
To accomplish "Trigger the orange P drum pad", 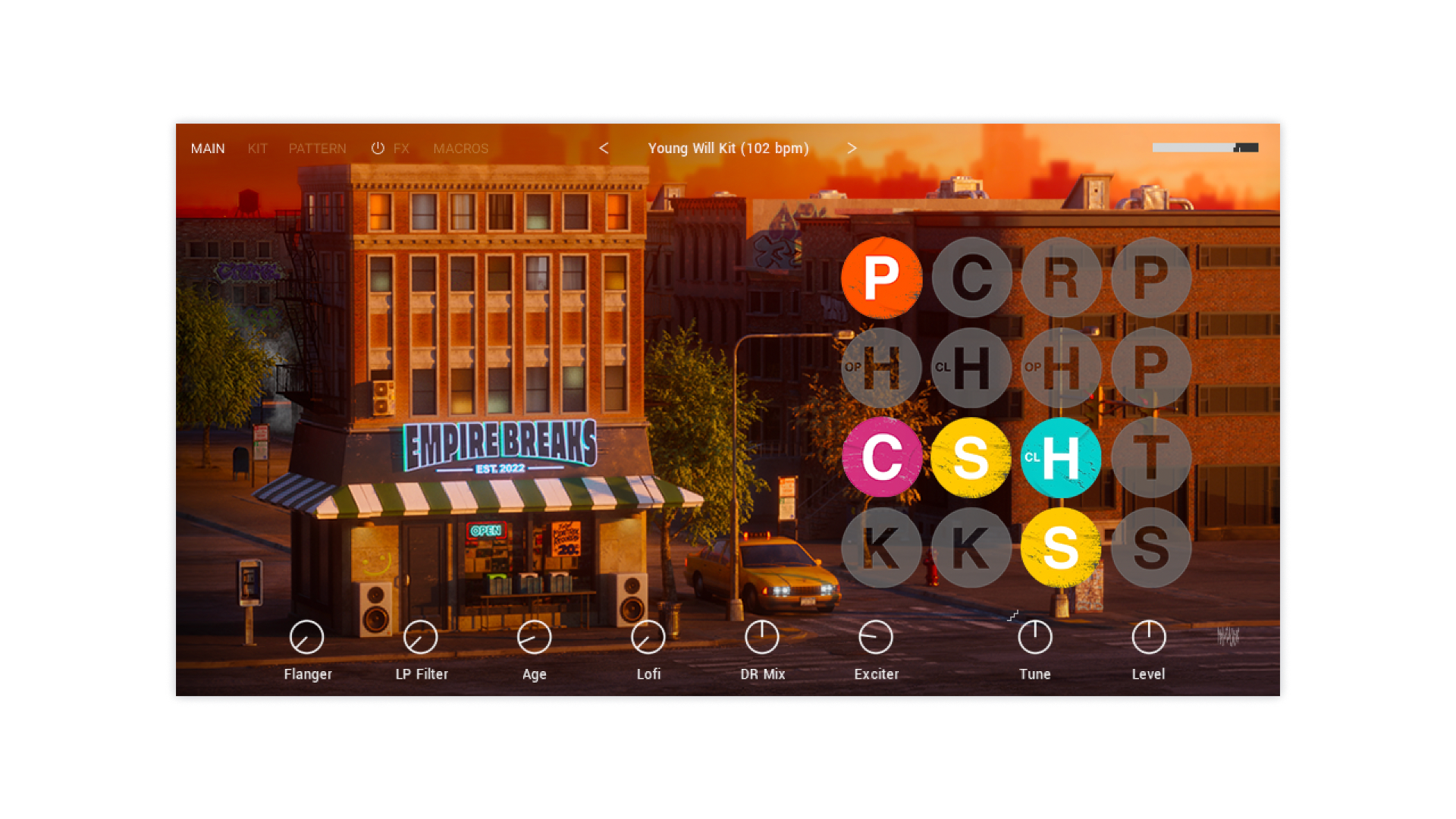I will coord(882,278).
